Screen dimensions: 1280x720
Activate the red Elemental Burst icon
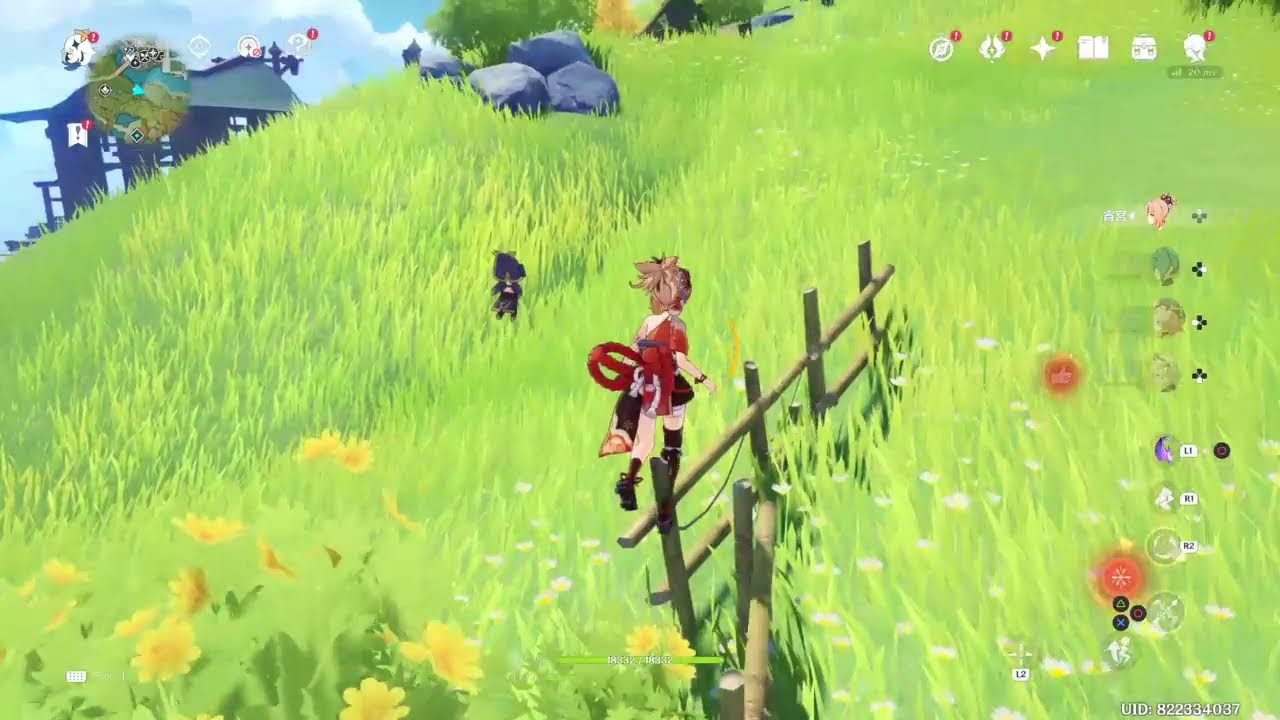click(x=1120, y=576)
